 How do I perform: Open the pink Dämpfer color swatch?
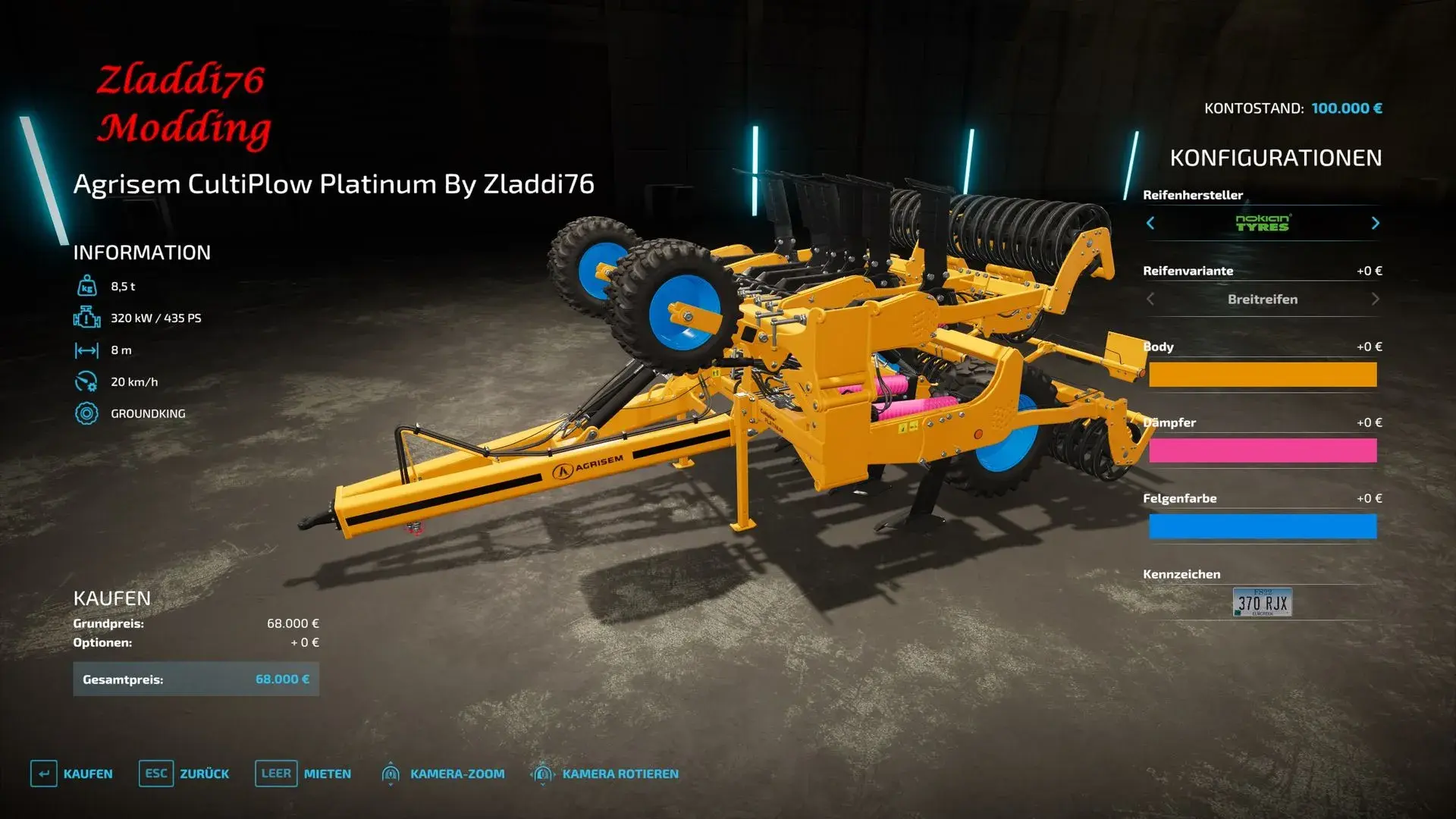tap(1262, 450)
